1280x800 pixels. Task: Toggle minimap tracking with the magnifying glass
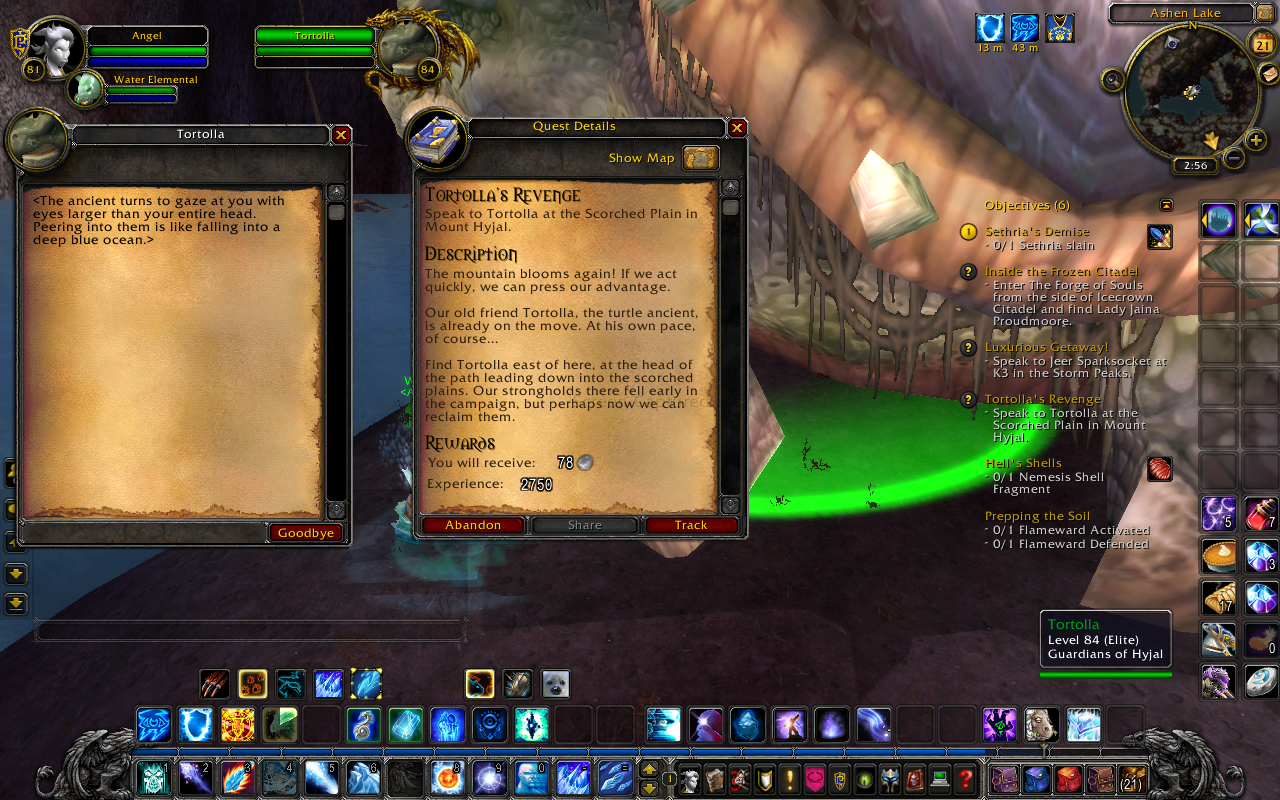(1112, 80)
